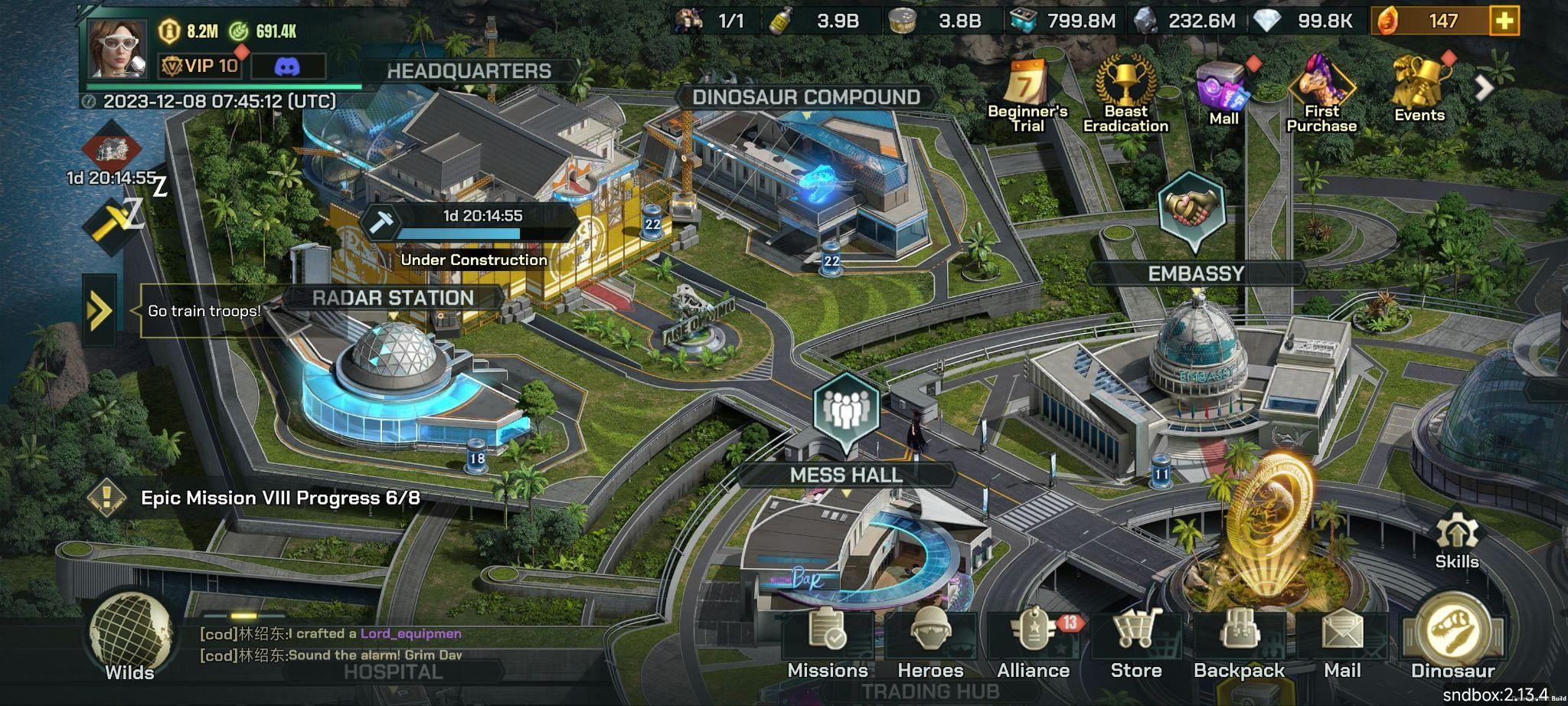The height and width of the screenshot is (706, 1568).
Task: Open Beginner's Trial event
Action: 1027,96
